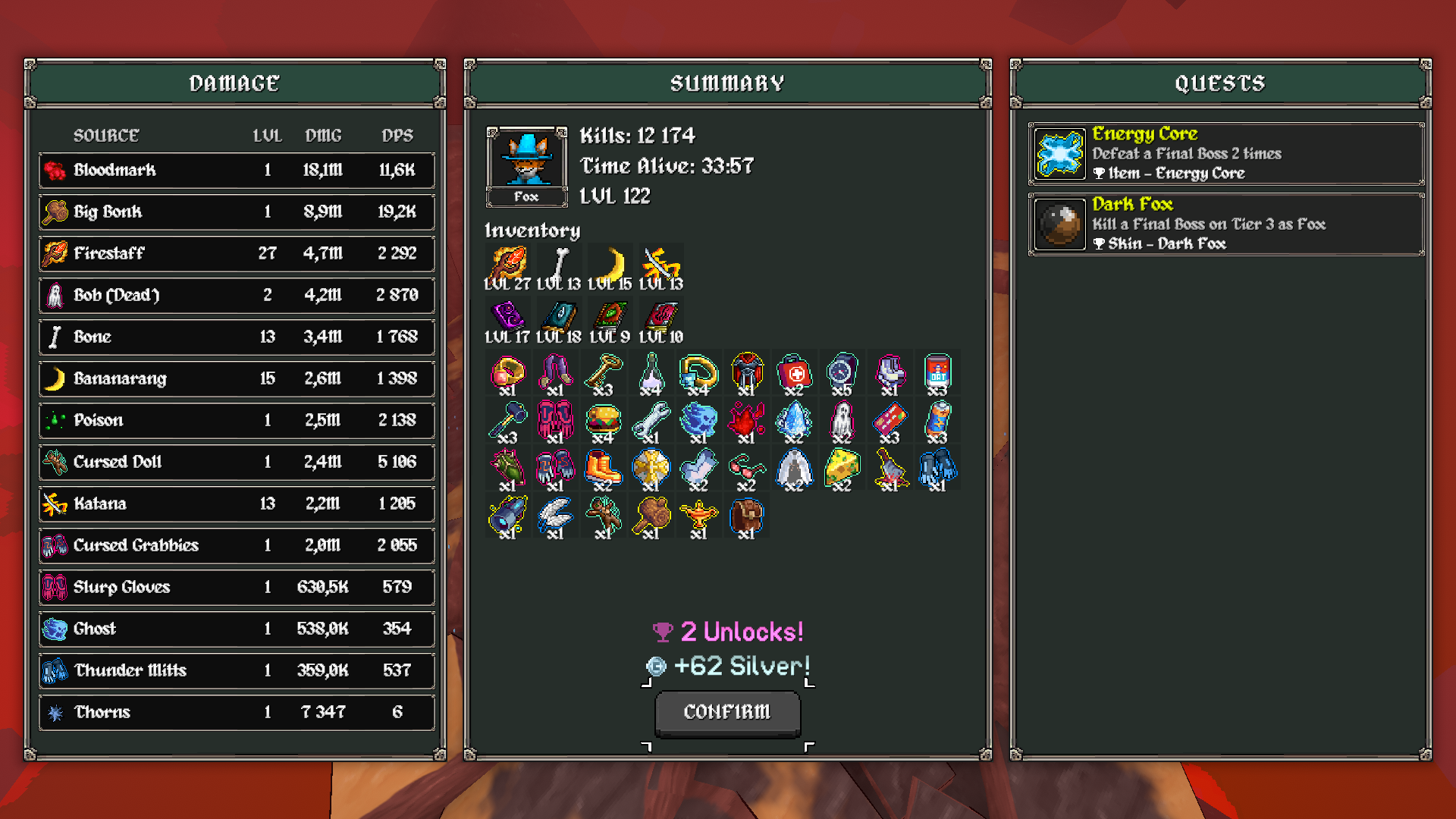Click the brown backpack item

tap(746, 516)
